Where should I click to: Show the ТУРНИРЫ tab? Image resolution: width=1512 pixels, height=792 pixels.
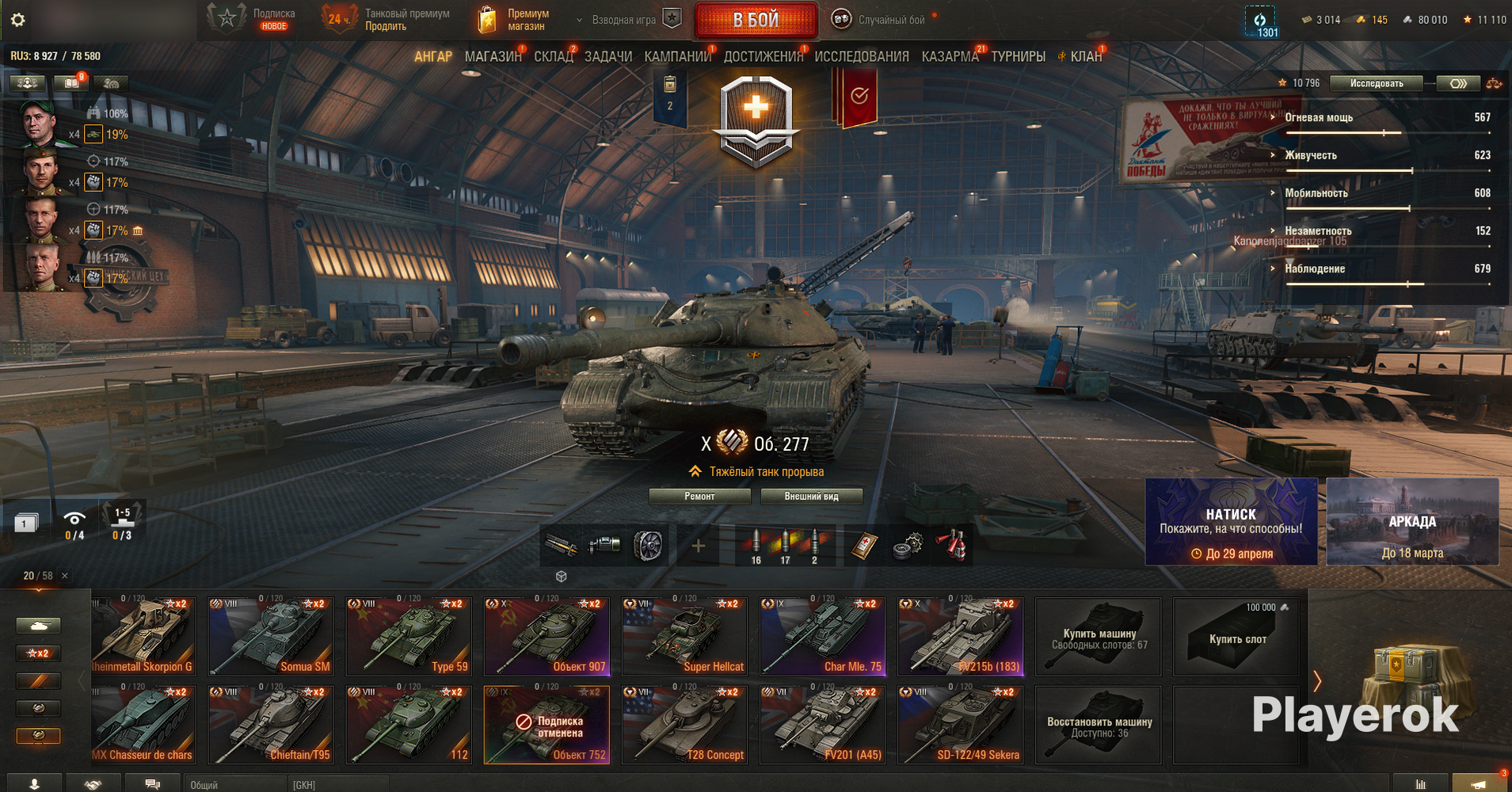click(x=1018, y=56)
